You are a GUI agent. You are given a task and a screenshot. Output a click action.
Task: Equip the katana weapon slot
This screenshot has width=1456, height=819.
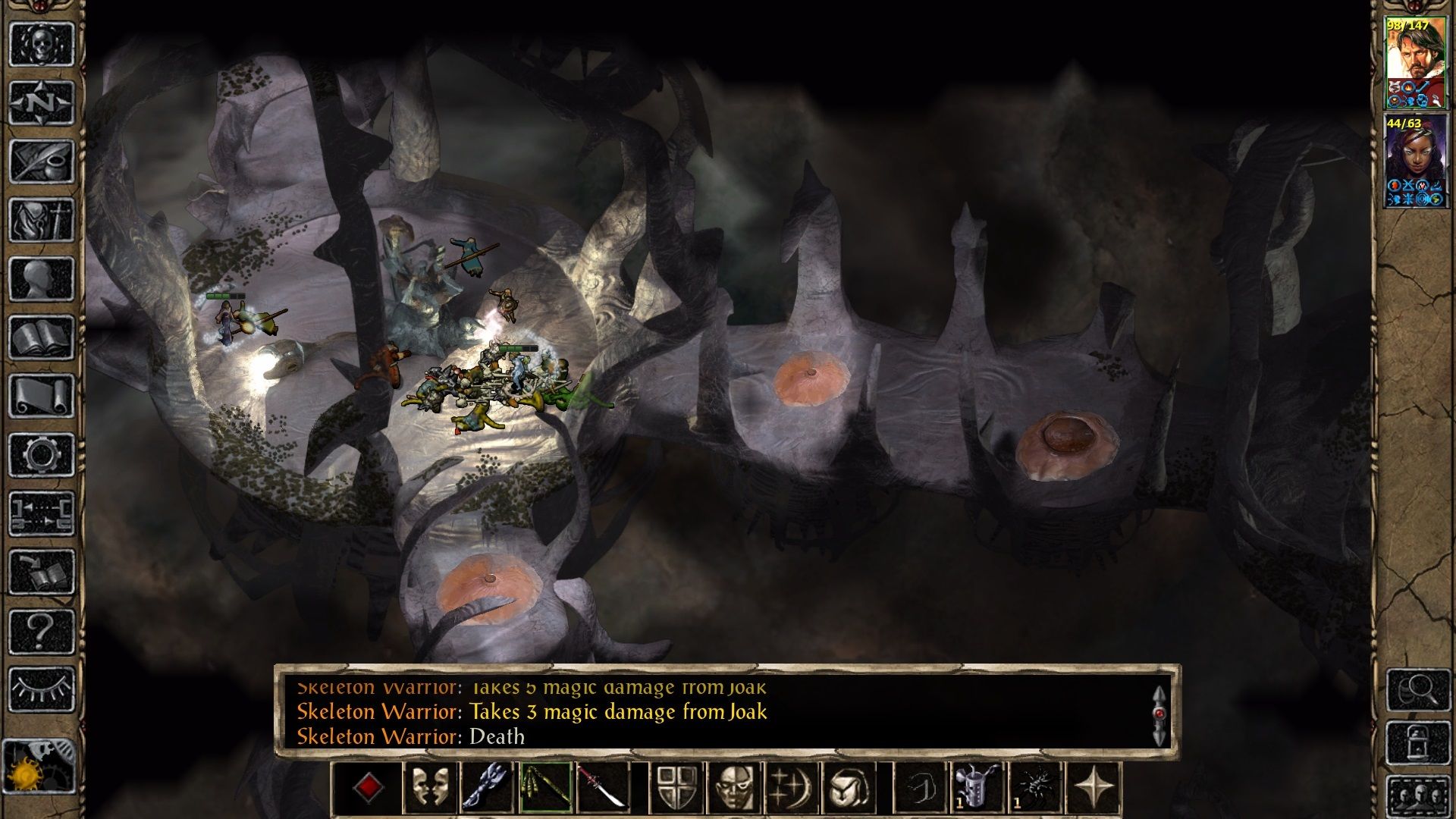click(603, 788)
